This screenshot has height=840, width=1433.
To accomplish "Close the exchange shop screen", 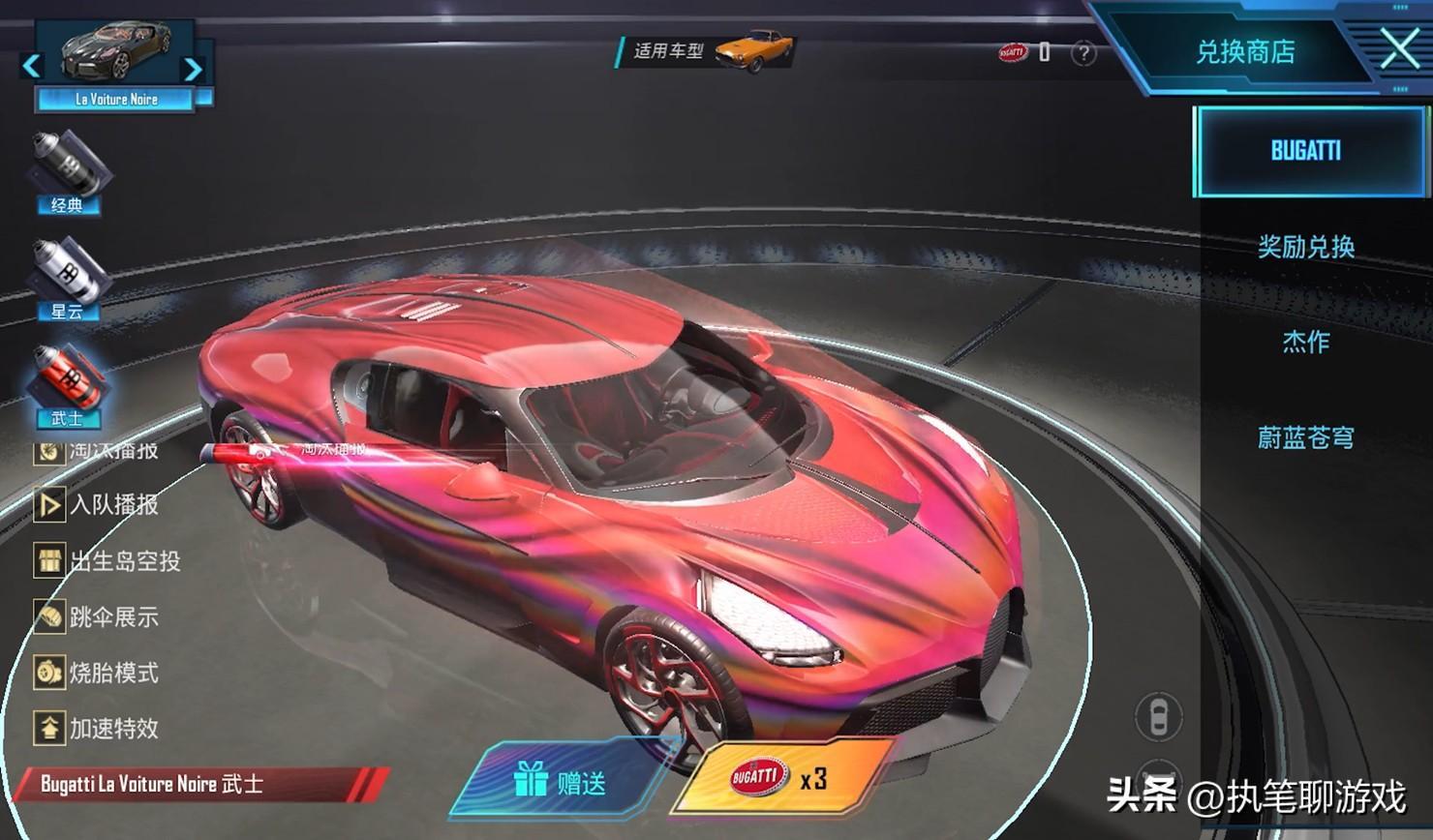I will (x=1398, y=48).
